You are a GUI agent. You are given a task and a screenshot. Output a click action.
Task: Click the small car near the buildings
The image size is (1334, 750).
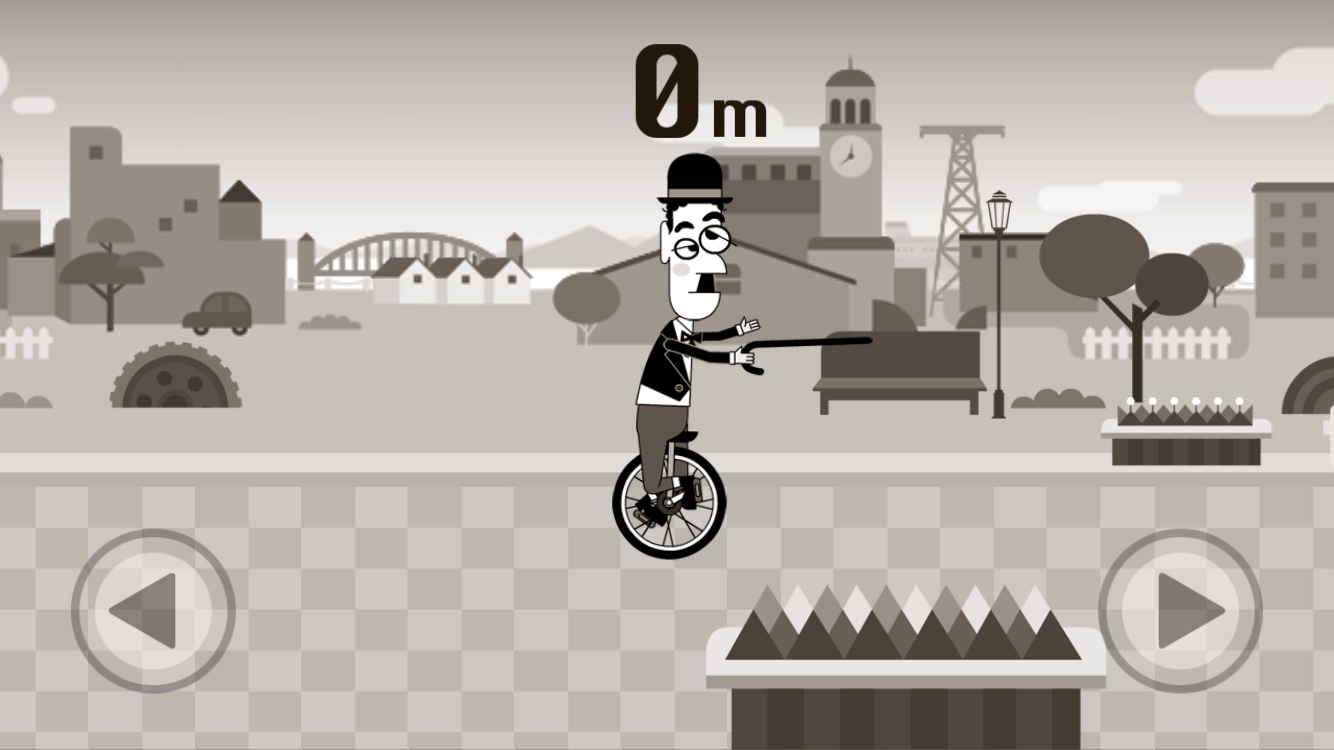click(x=215, y=315)
